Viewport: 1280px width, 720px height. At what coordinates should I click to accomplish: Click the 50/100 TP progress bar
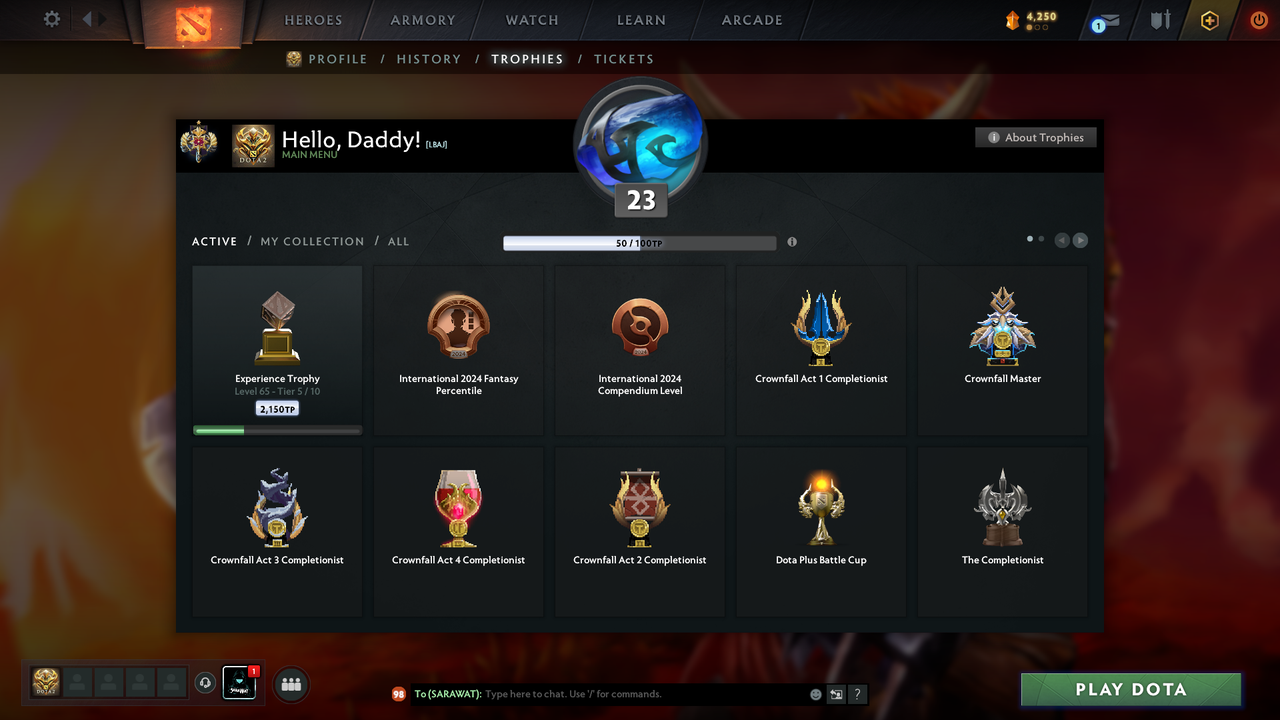640,242
